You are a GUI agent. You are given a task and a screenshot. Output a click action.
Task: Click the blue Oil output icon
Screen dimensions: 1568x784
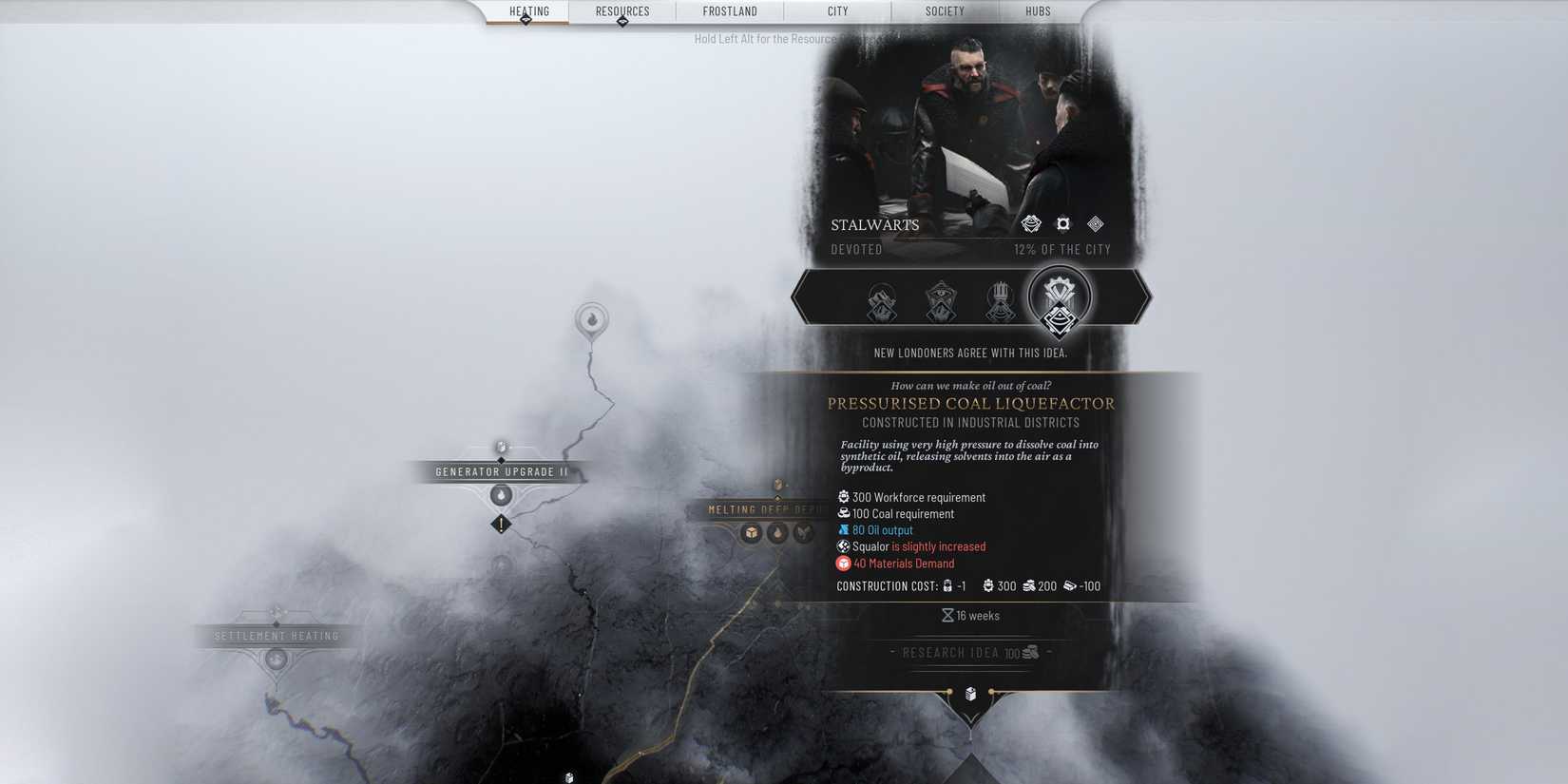(x=843, y=529)
